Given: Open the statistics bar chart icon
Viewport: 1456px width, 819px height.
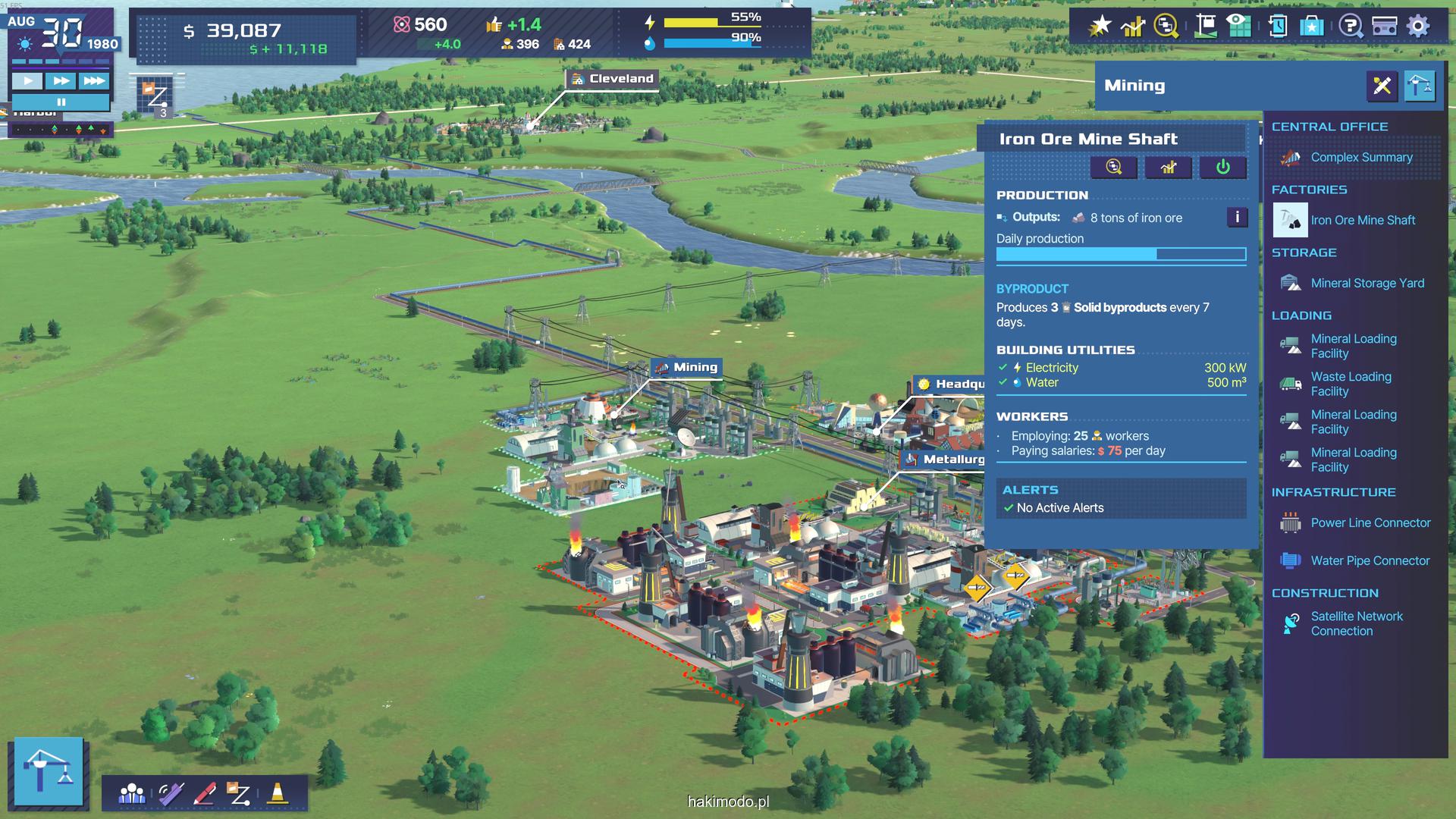Looking at the screenshot, I should pos(1132,26).
